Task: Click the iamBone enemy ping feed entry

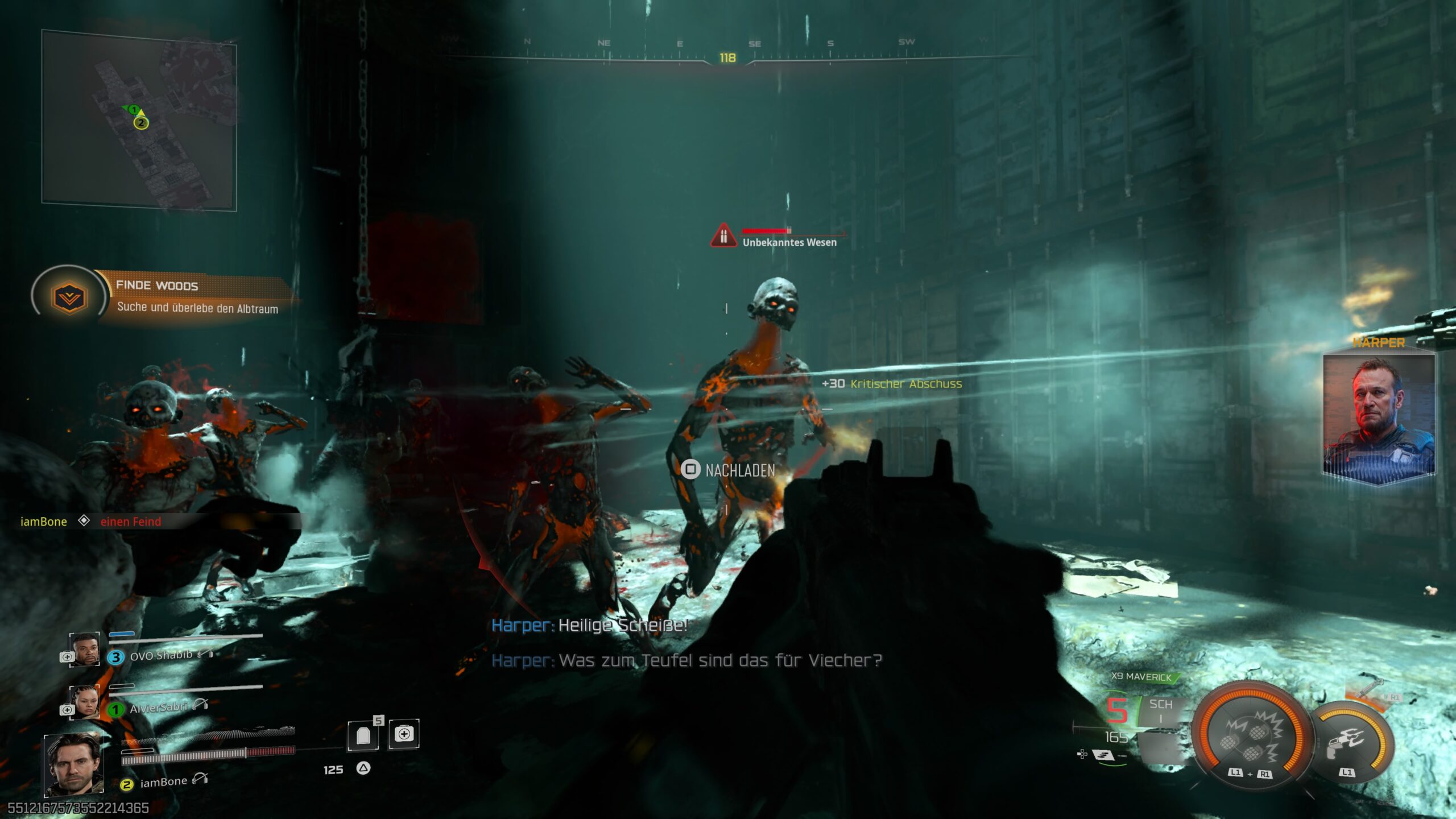Action: [91, 522]
